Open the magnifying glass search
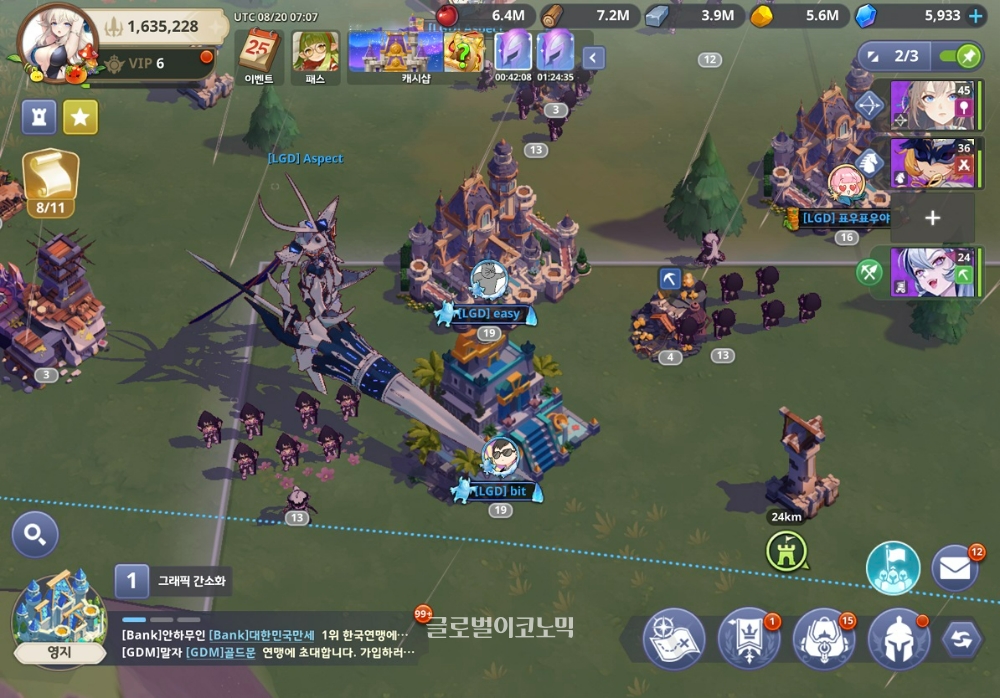The width and height of the screenshot is (1000, 698). [35, 535]
